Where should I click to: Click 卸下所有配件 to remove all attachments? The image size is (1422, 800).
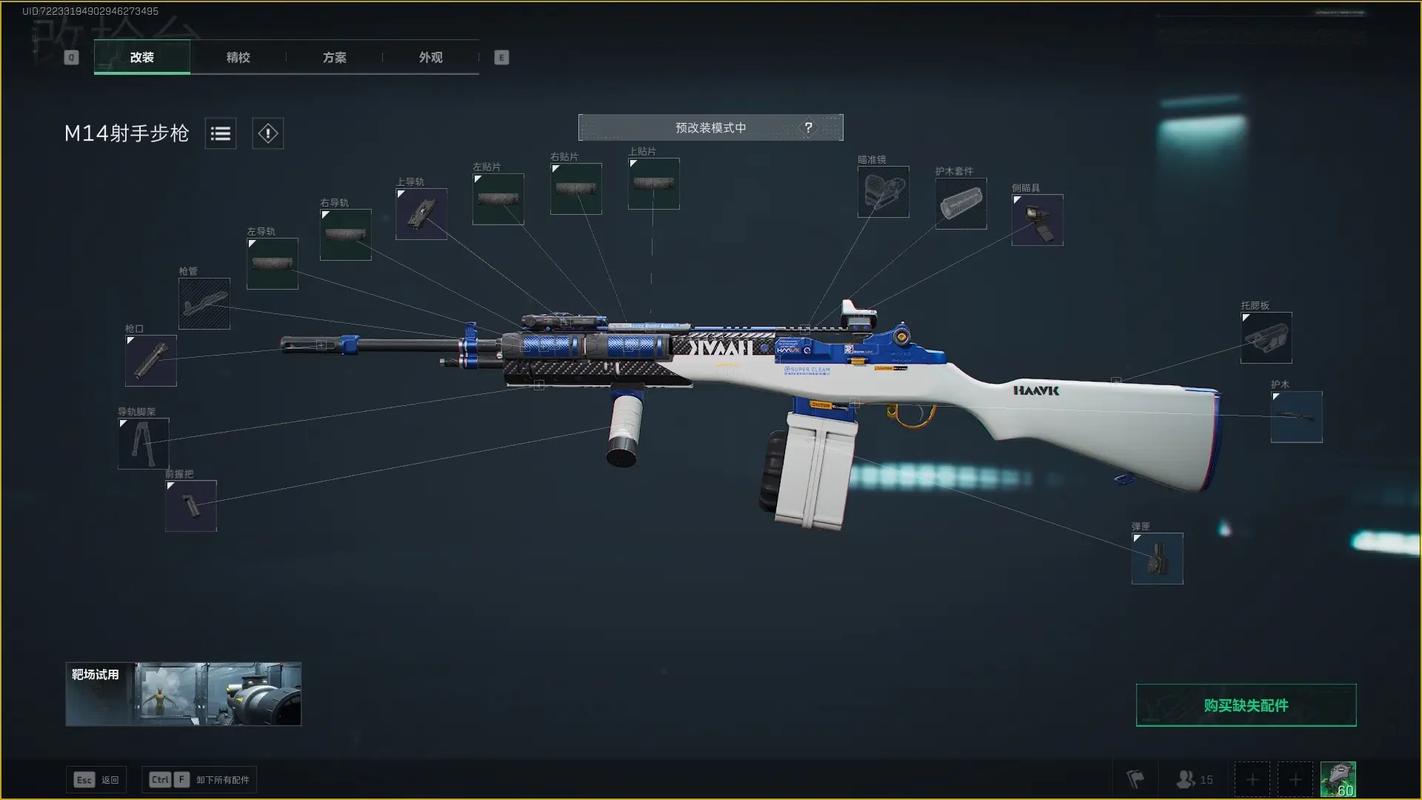[200, 780]
